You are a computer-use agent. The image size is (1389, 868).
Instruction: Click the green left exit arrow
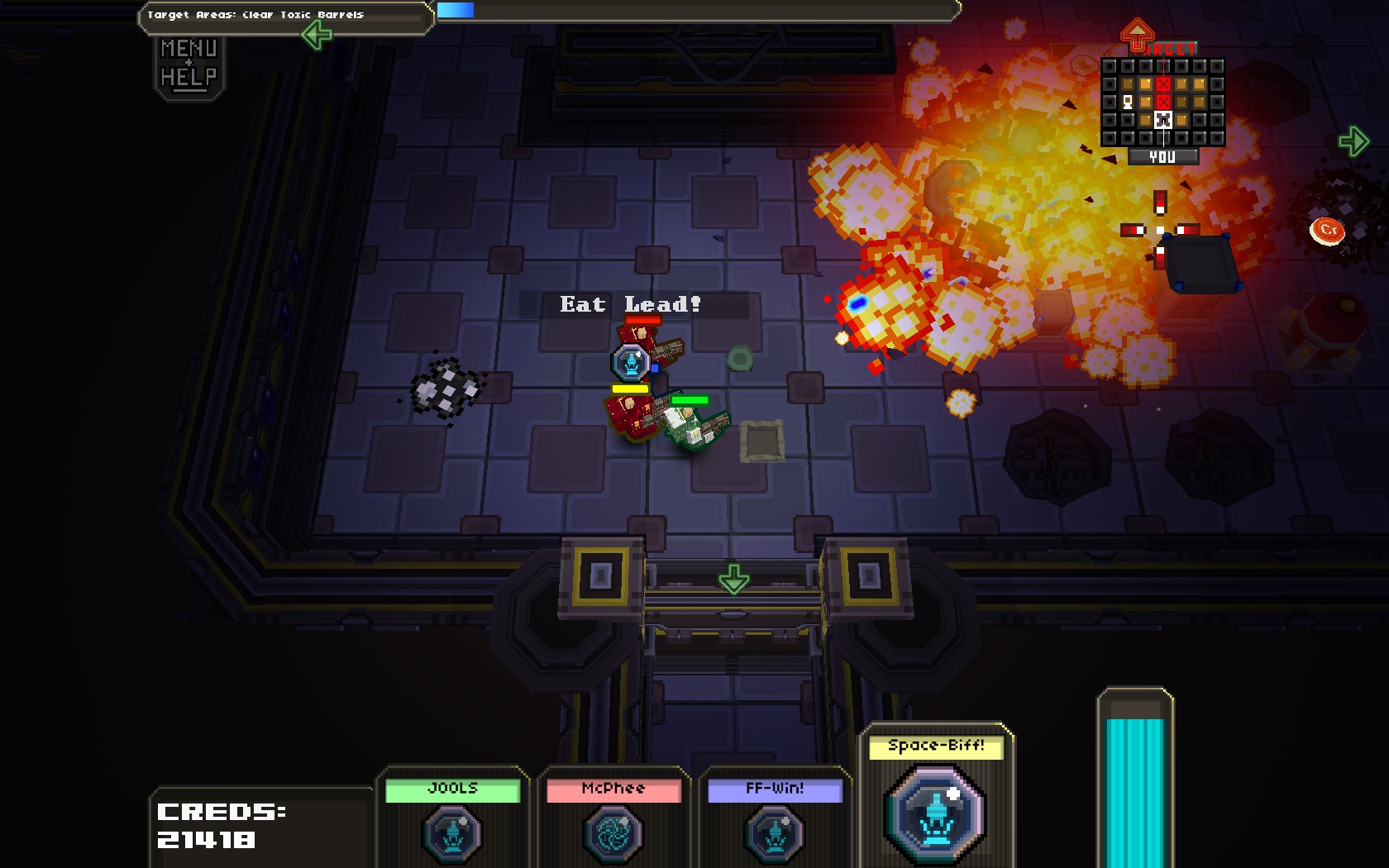point(317,35)
